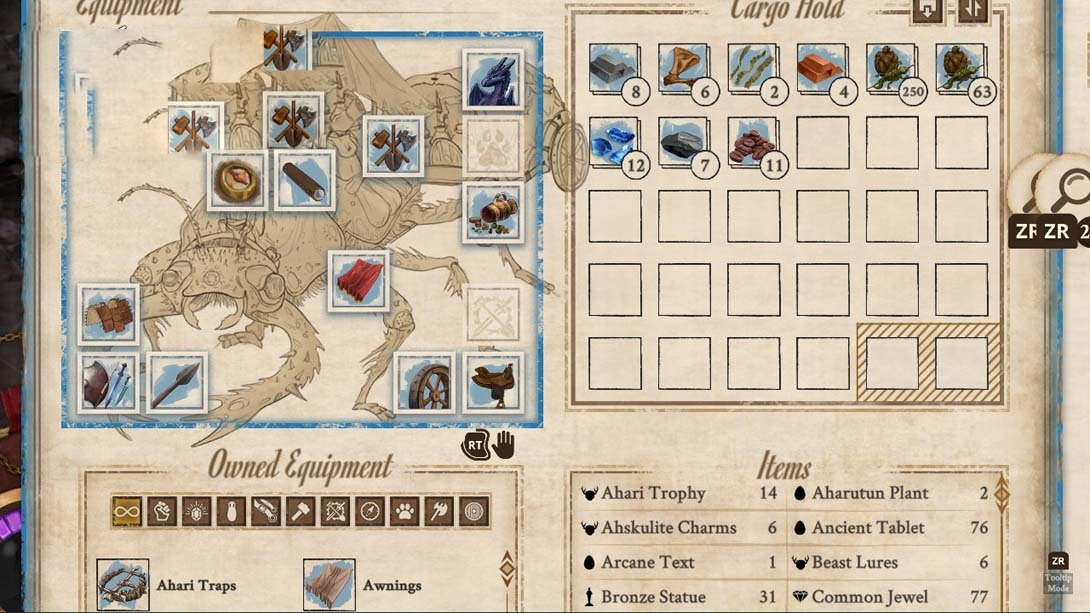Click the spyglass equipment slot

304,181
